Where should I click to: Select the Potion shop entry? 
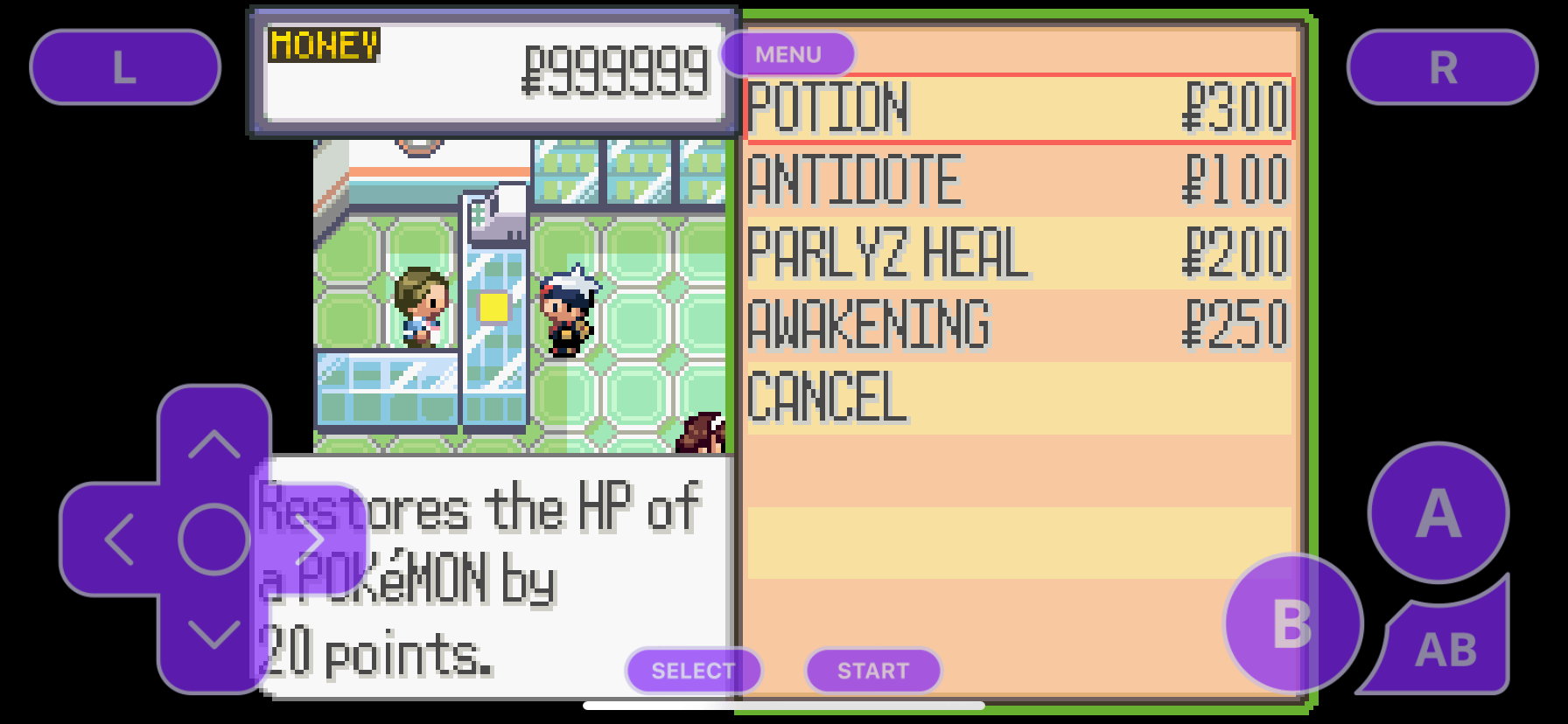click(1018, 108)
